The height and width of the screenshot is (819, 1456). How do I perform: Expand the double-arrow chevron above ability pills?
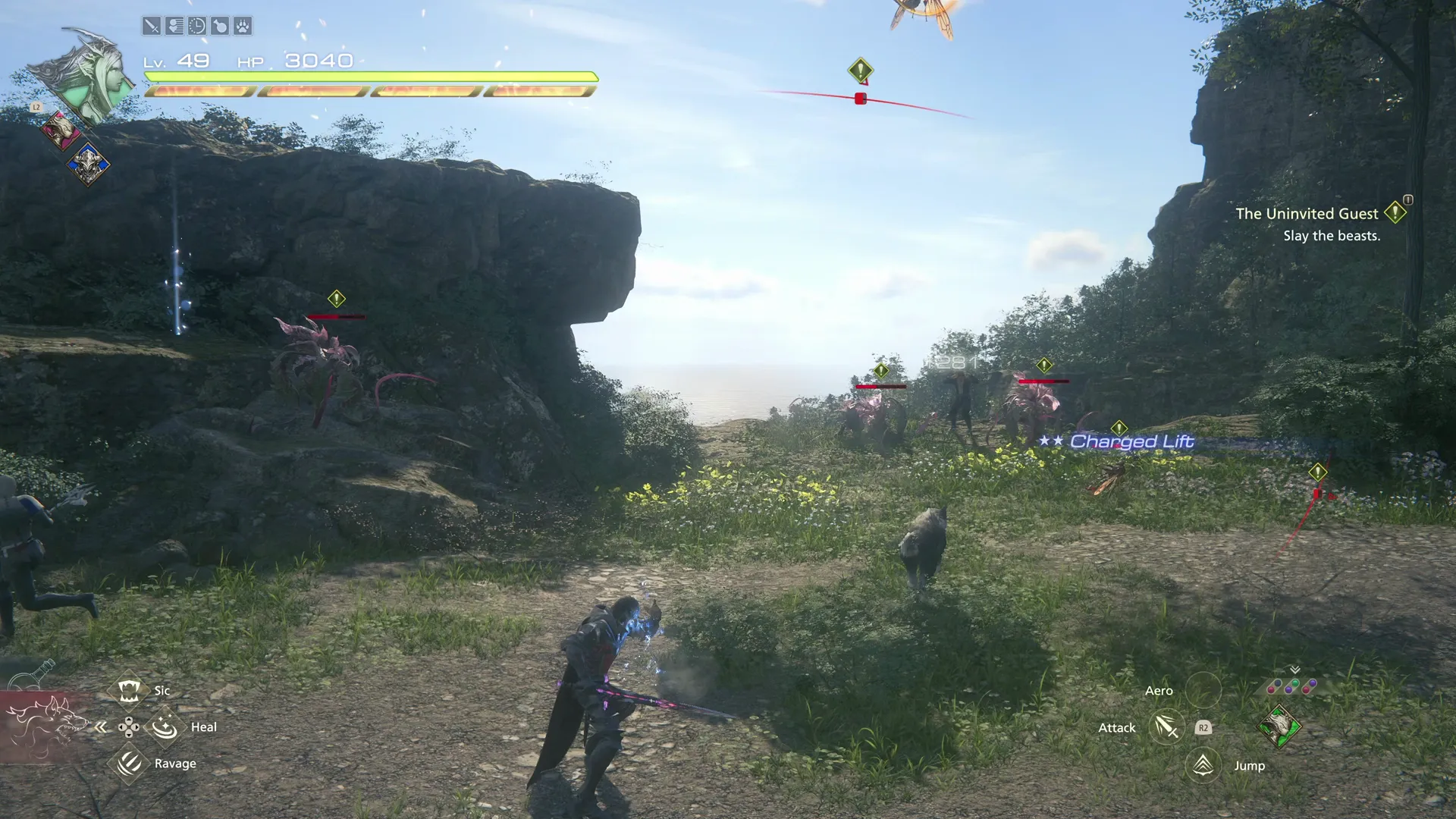[x=1294, y=670]
